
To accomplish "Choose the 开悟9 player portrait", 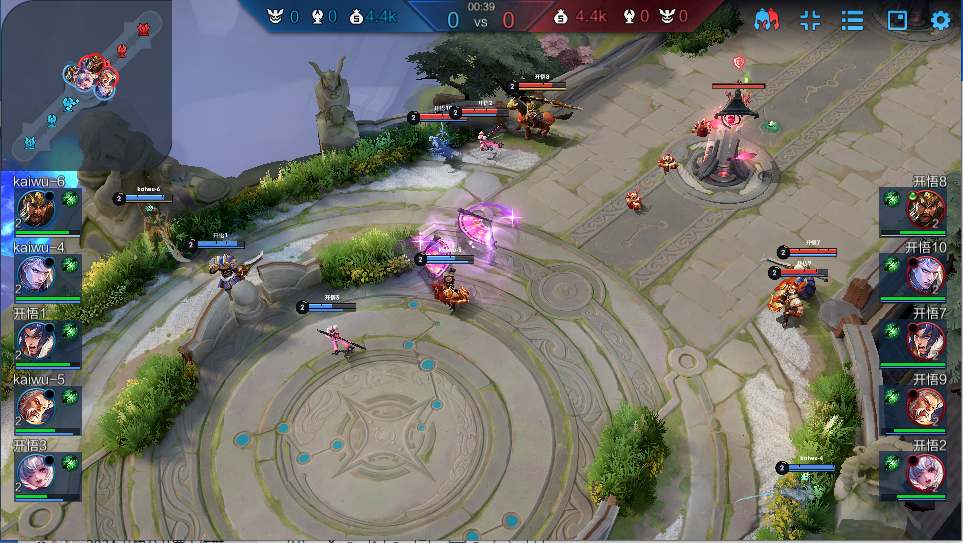I will [926, 406].
